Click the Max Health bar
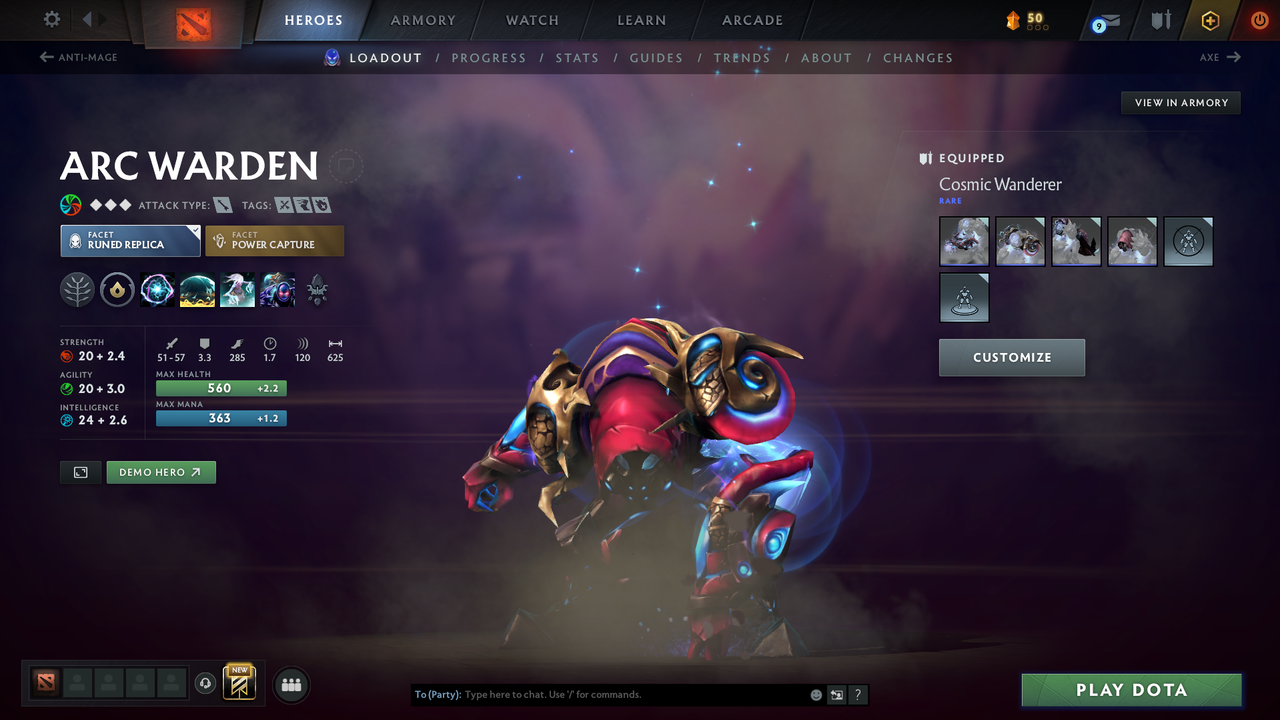Viewport: 1280px width, 720px height. click(x=221, y=388)
